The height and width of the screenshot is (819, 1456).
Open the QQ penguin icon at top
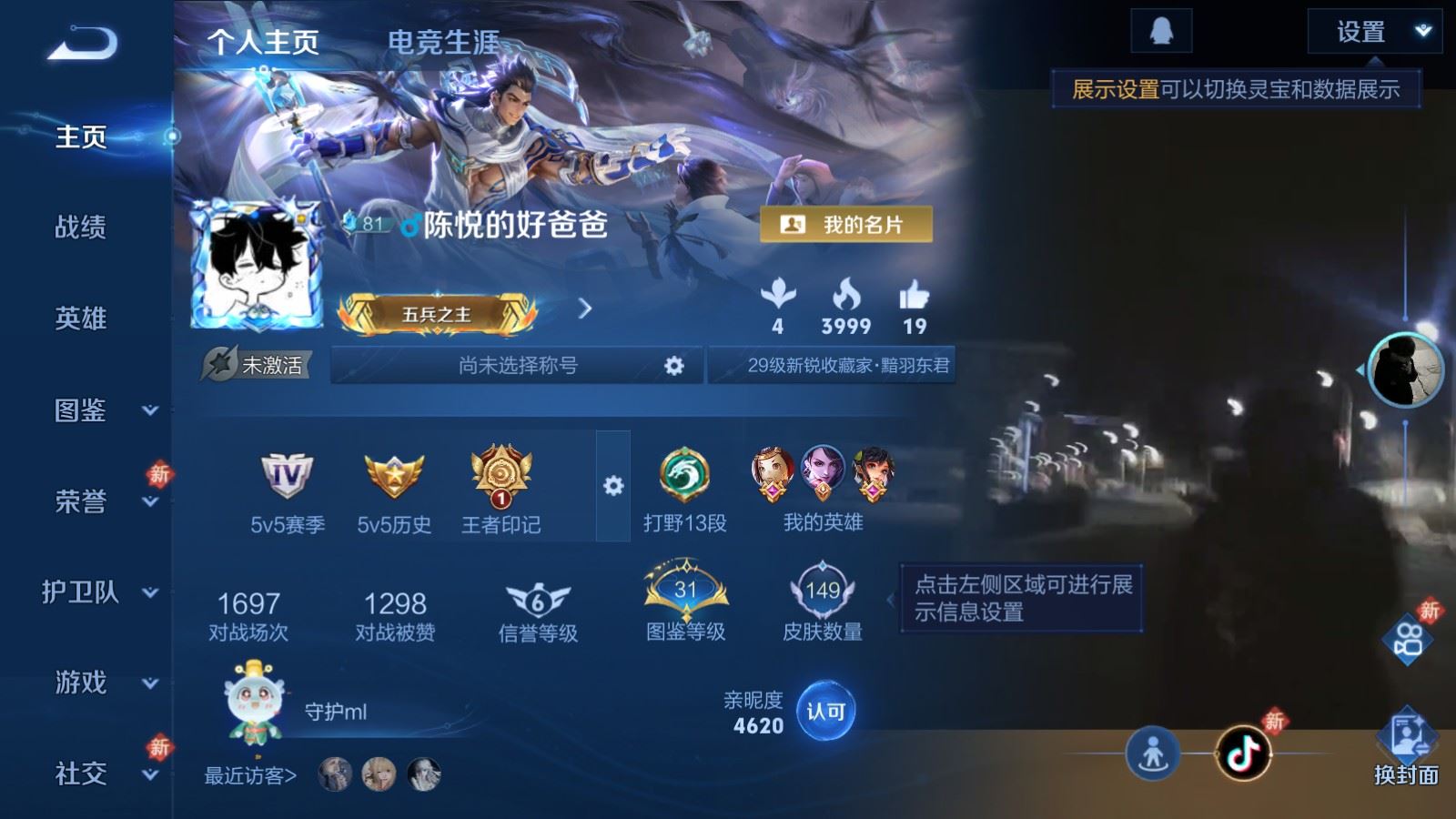pyautogui.click(x=1164, y=28)
